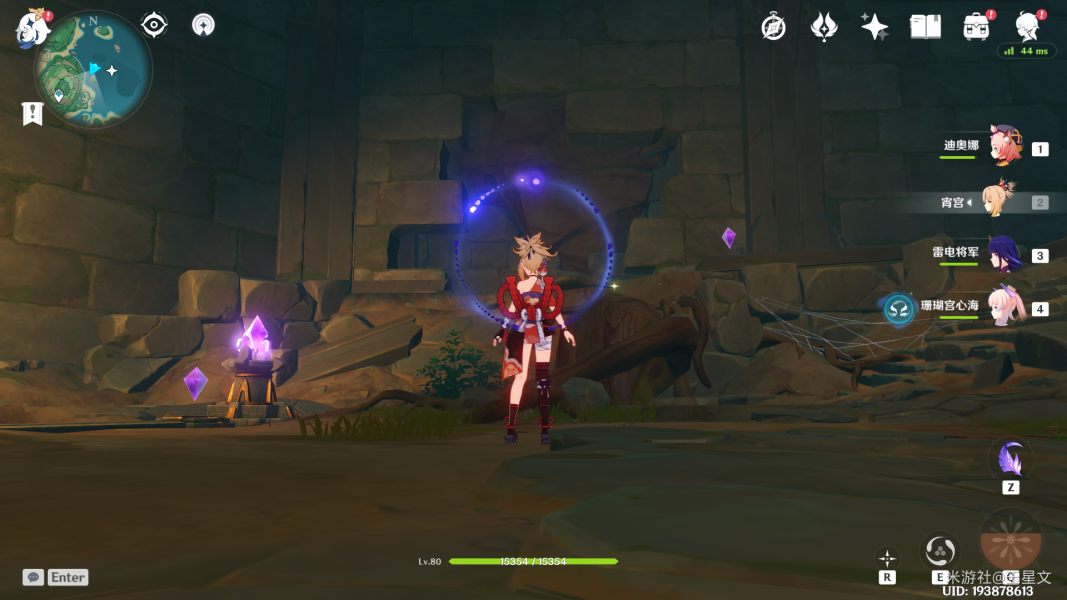
Task: Open the Paimon main menu
Action: coord(32,28)
